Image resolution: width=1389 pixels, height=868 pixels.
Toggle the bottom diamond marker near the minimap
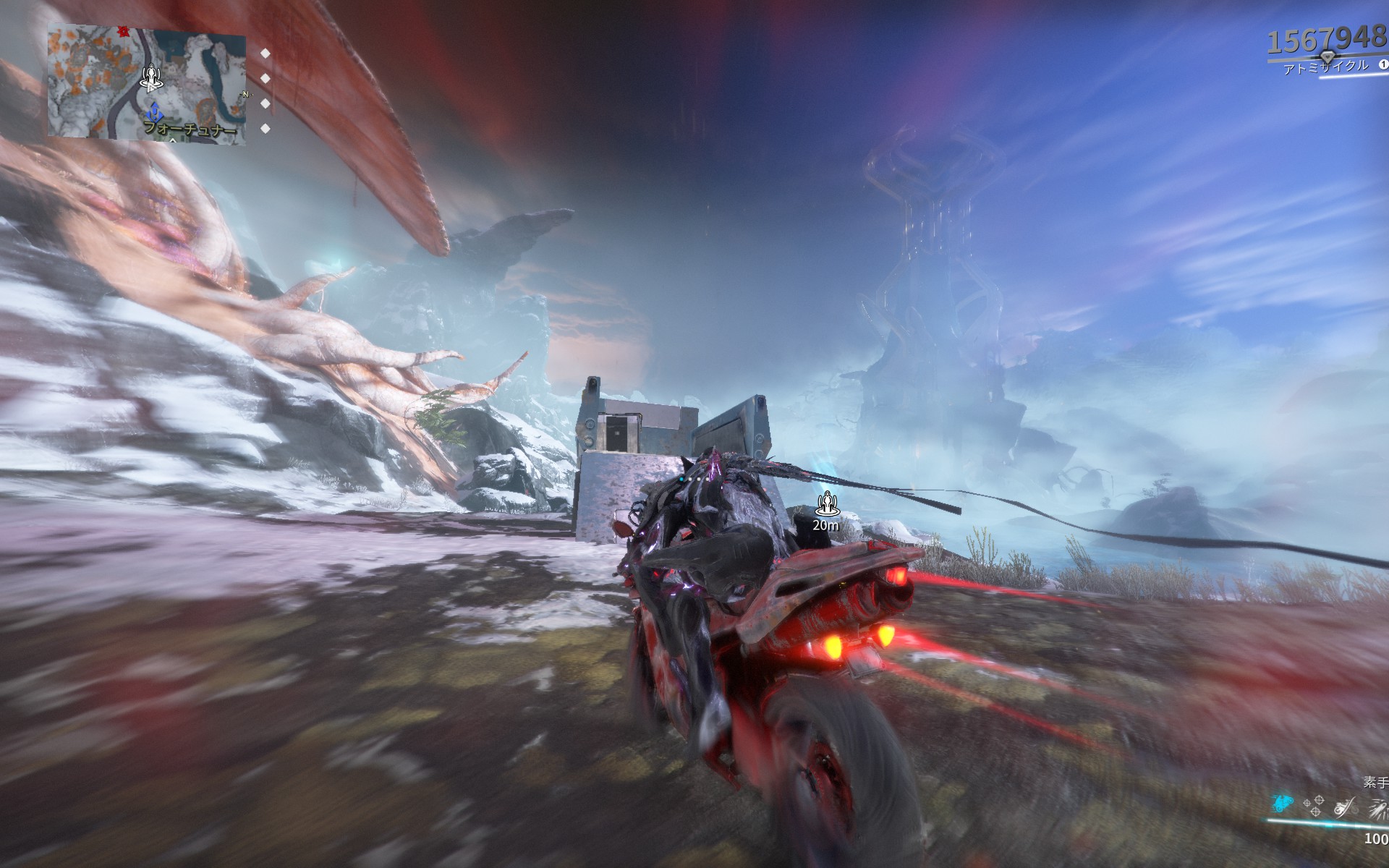point(265,128)
